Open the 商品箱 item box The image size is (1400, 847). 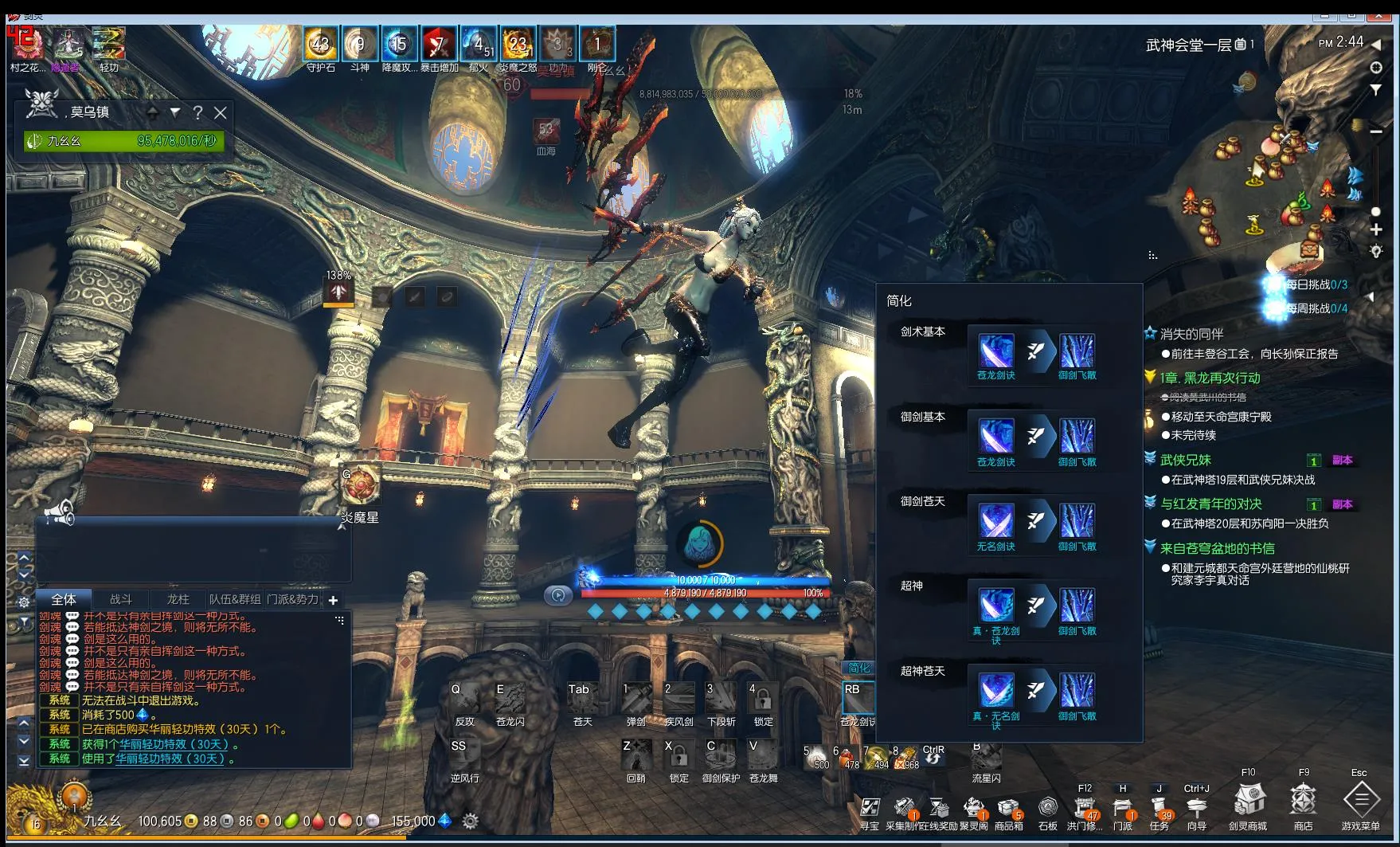[1008, 807]
